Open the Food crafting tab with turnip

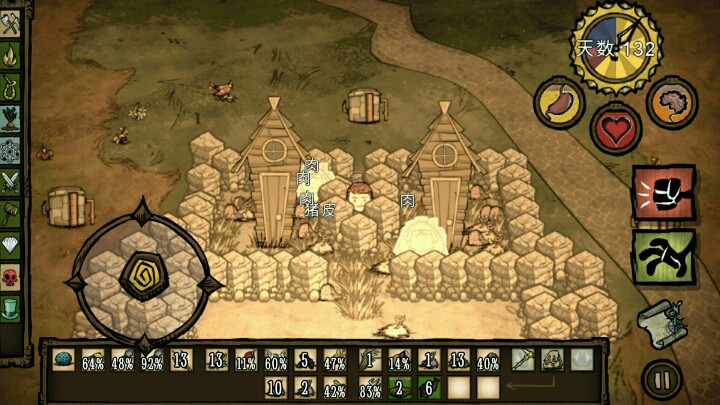tap(12, 120)
